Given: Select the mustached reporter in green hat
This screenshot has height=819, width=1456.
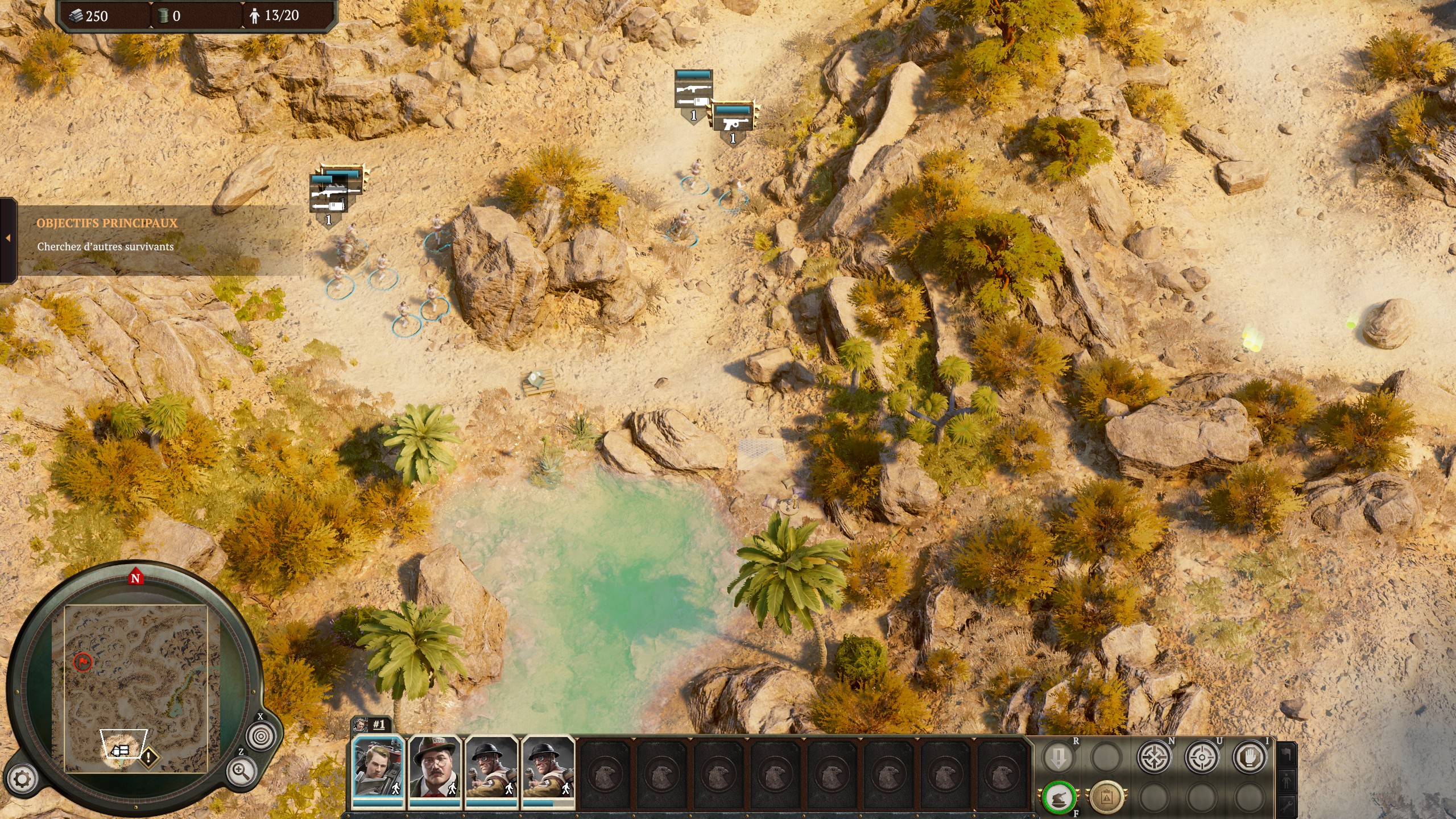Looking at the screenshot, I should [x=435, y=767].
